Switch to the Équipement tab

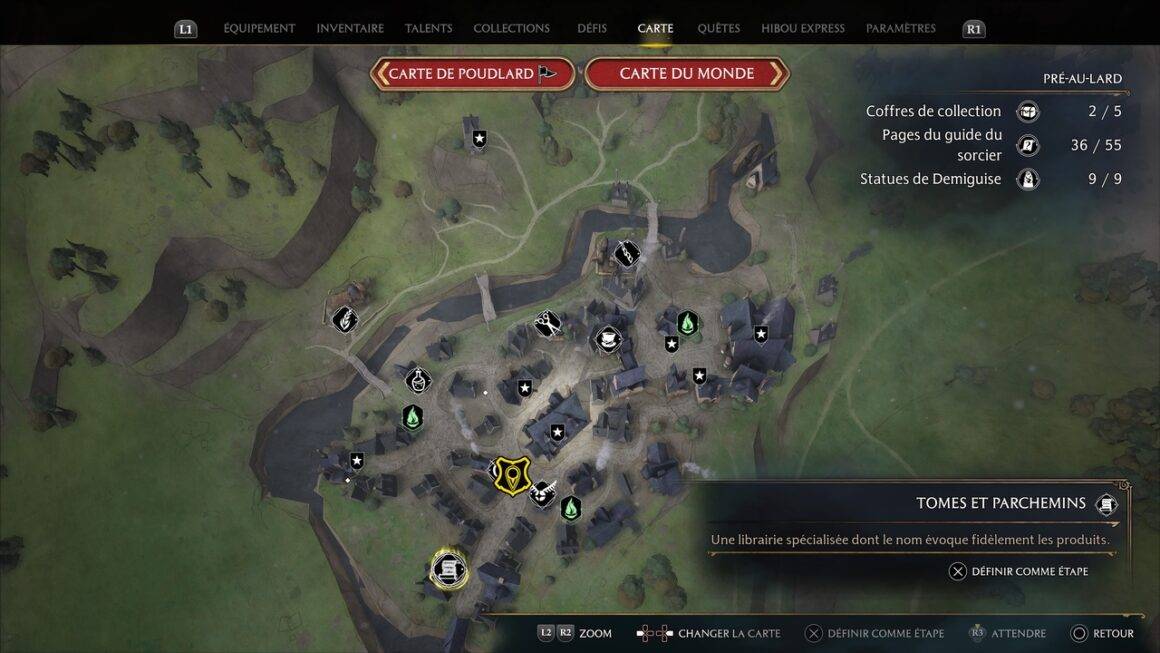(x=259, y=28)
